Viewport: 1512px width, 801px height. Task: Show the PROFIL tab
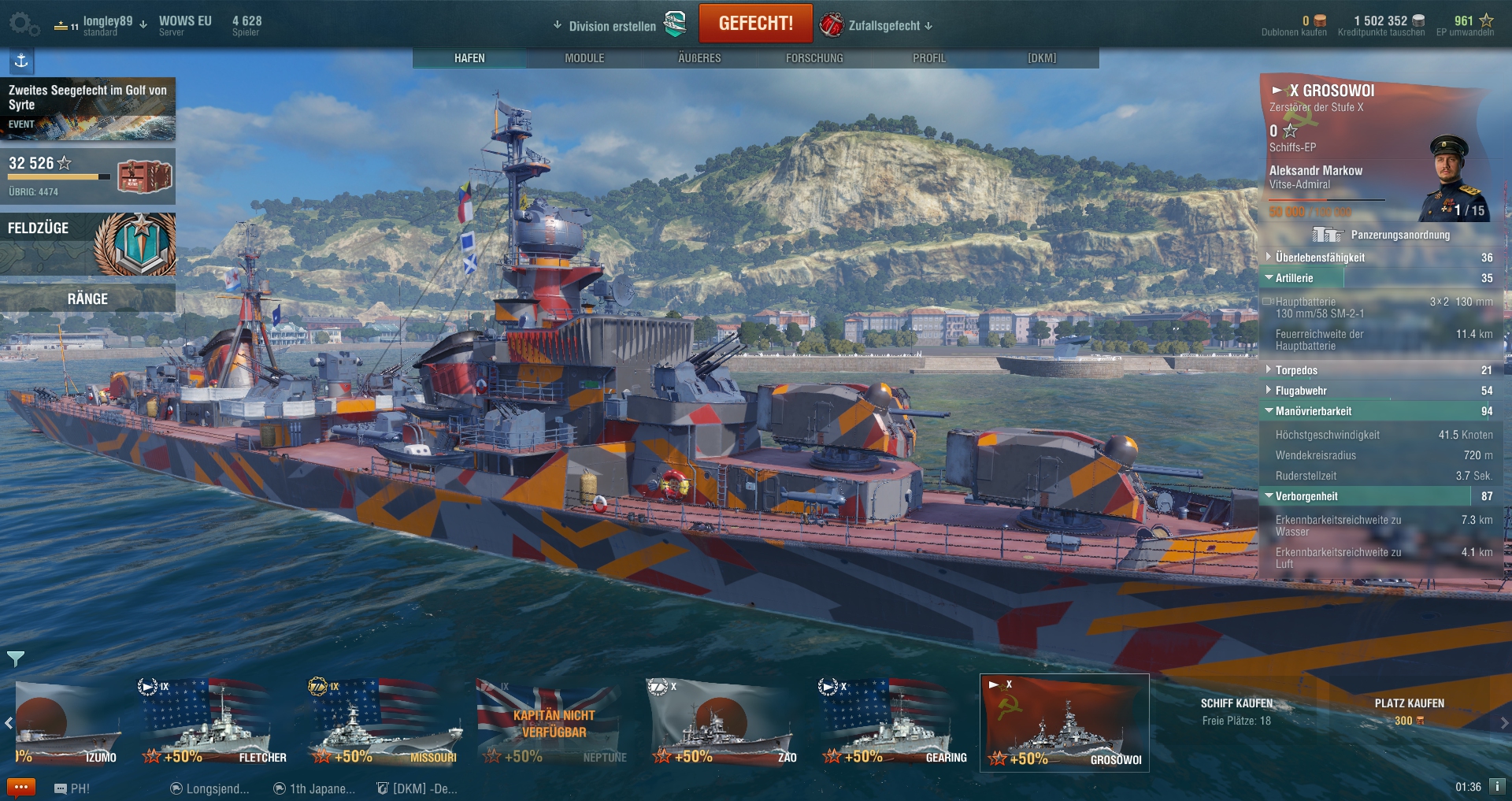click(929, 58)
